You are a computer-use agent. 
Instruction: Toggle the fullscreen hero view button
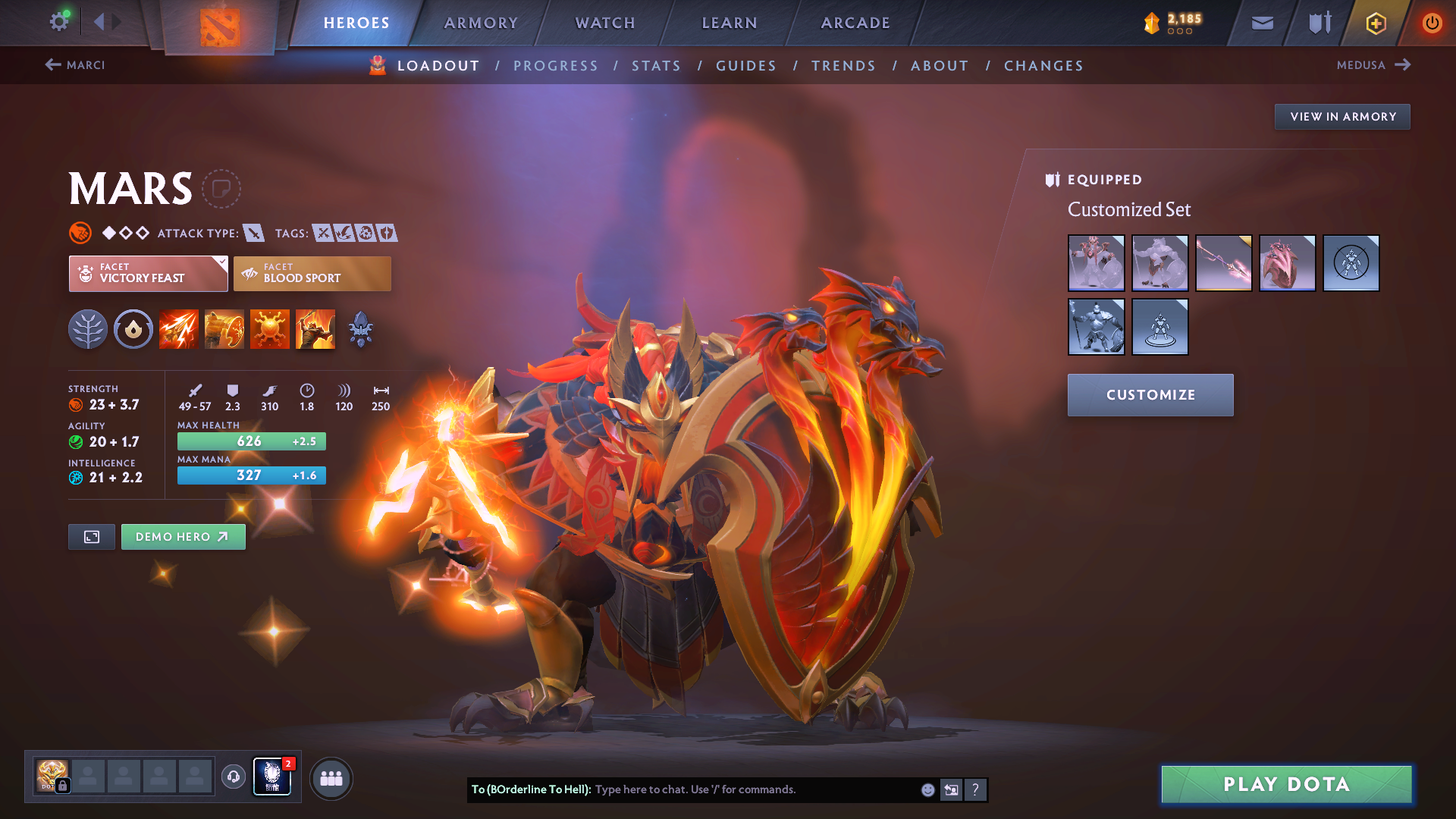[92, 537]
